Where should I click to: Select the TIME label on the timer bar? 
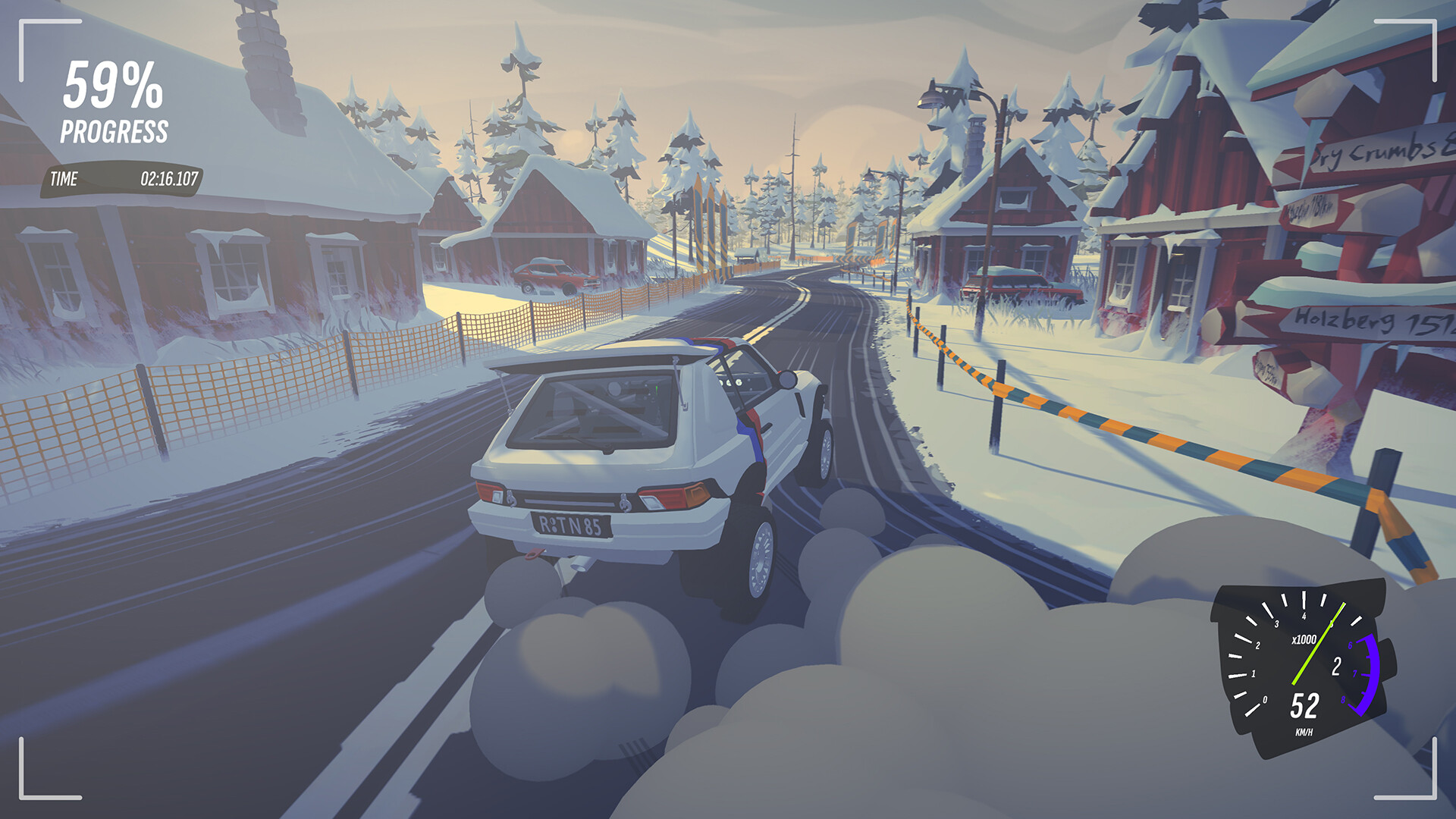pos(64,180)
